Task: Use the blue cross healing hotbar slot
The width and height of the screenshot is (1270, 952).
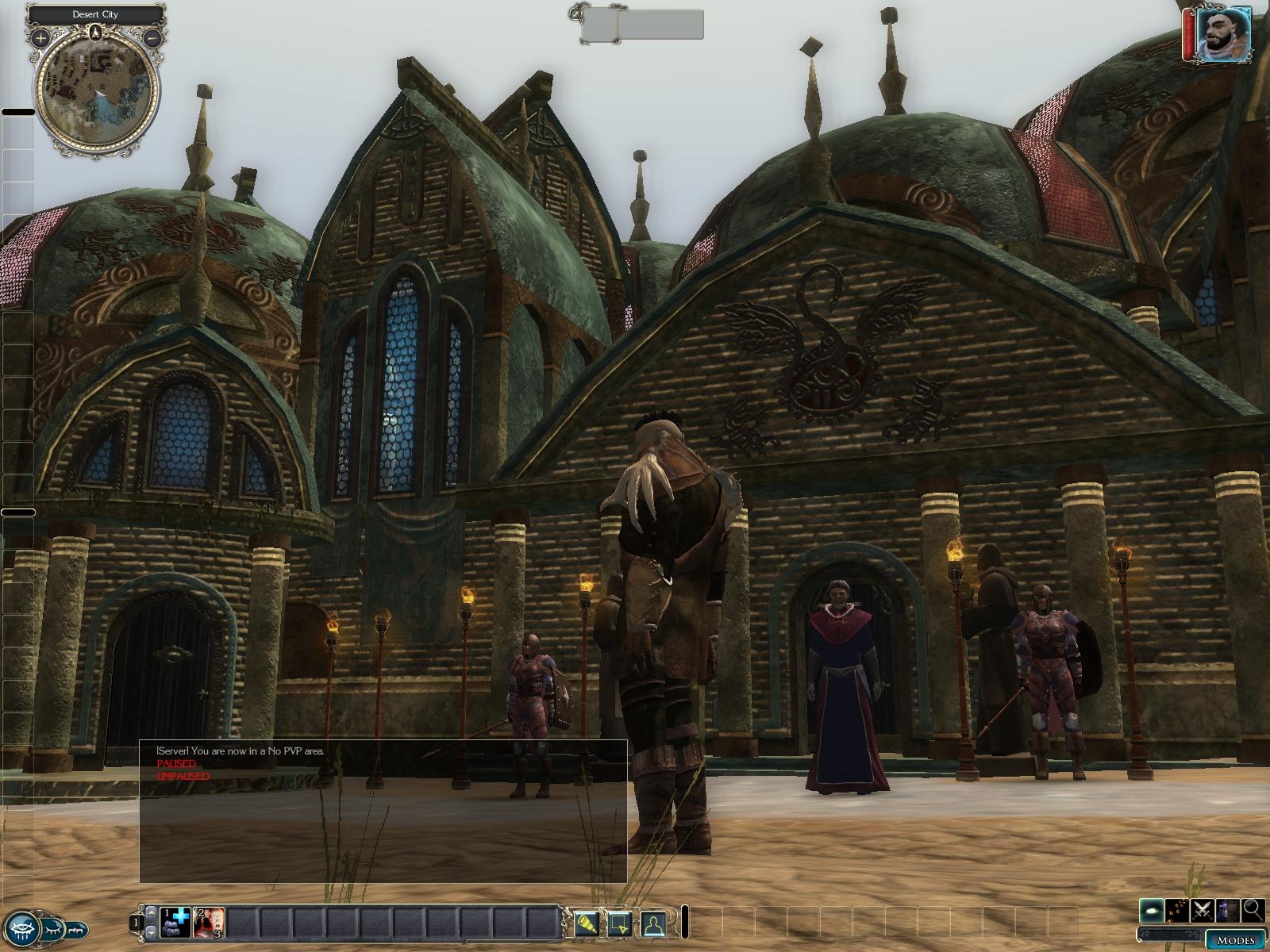Action: 177,922
